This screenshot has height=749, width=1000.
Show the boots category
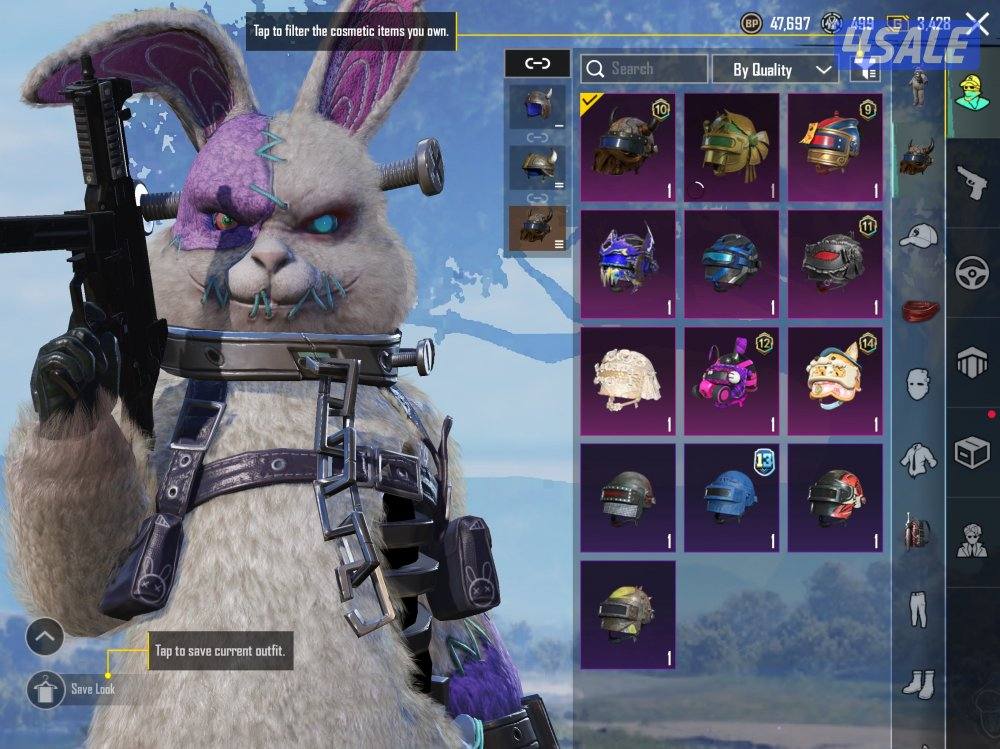917,684
